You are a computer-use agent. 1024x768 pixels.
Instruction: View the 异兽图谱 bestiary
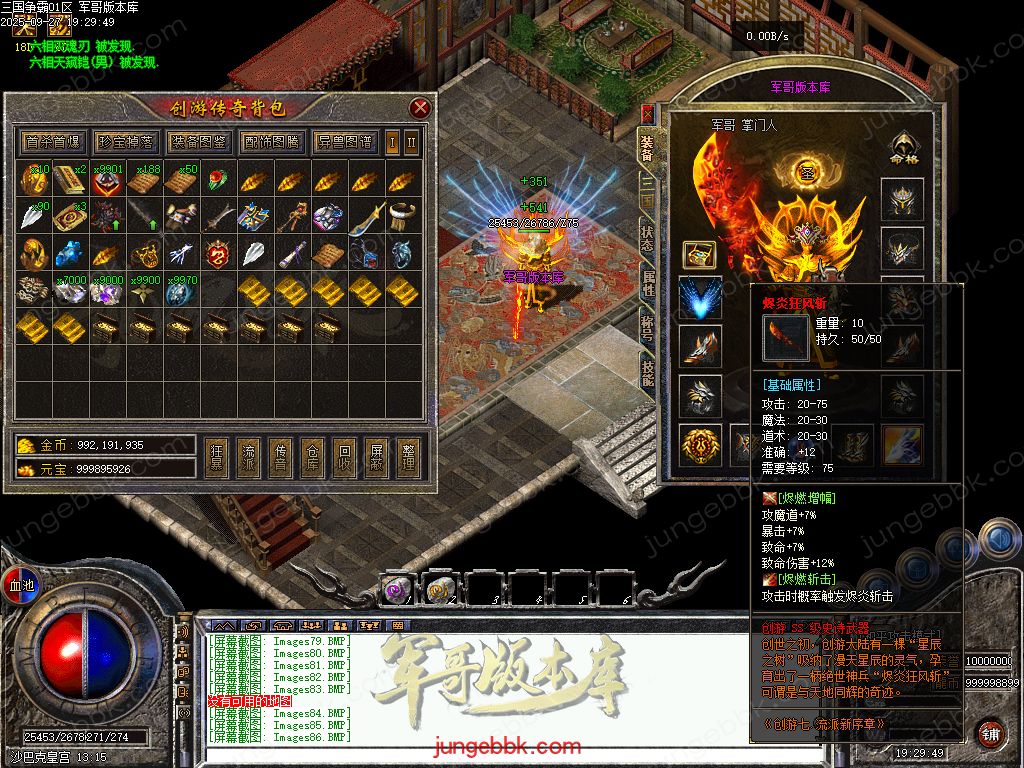[x=344, y=142]
